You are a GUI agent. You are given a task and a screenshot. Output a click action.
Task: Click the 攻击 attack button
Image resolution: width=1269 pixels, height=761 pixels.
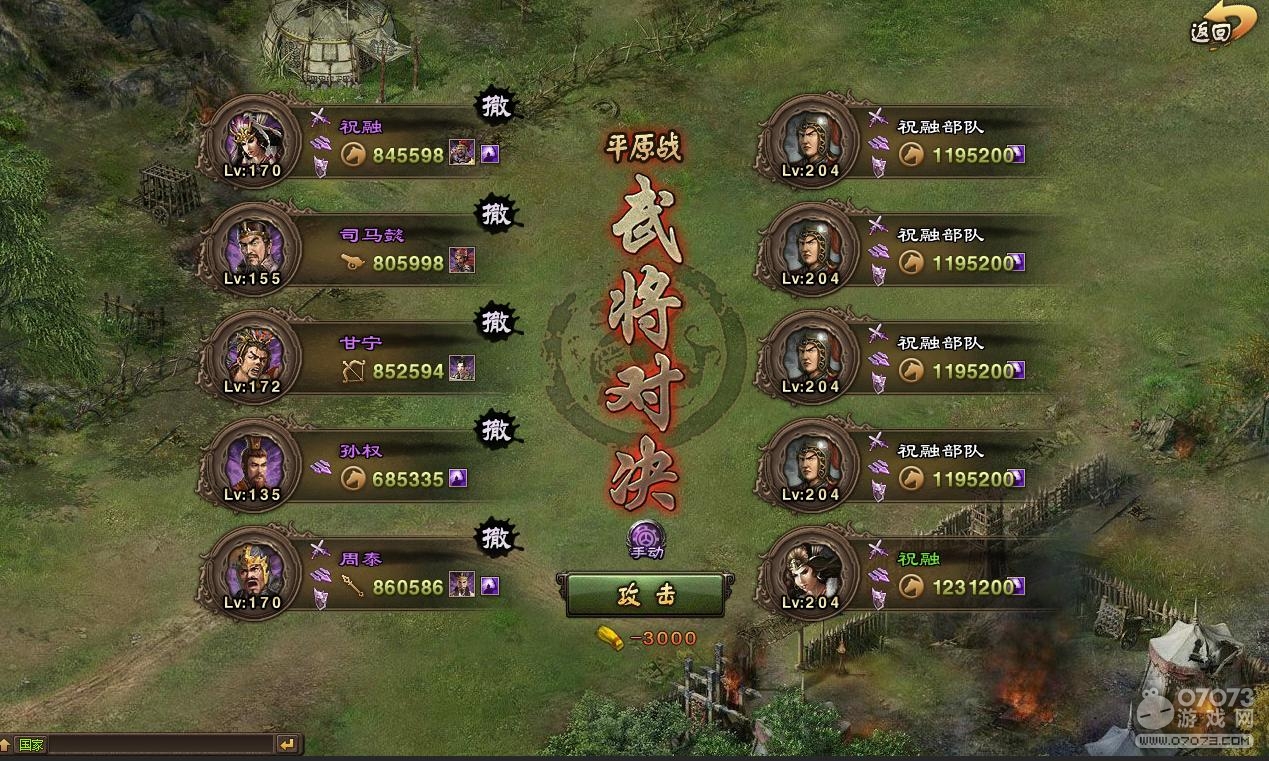pos(645,596)
